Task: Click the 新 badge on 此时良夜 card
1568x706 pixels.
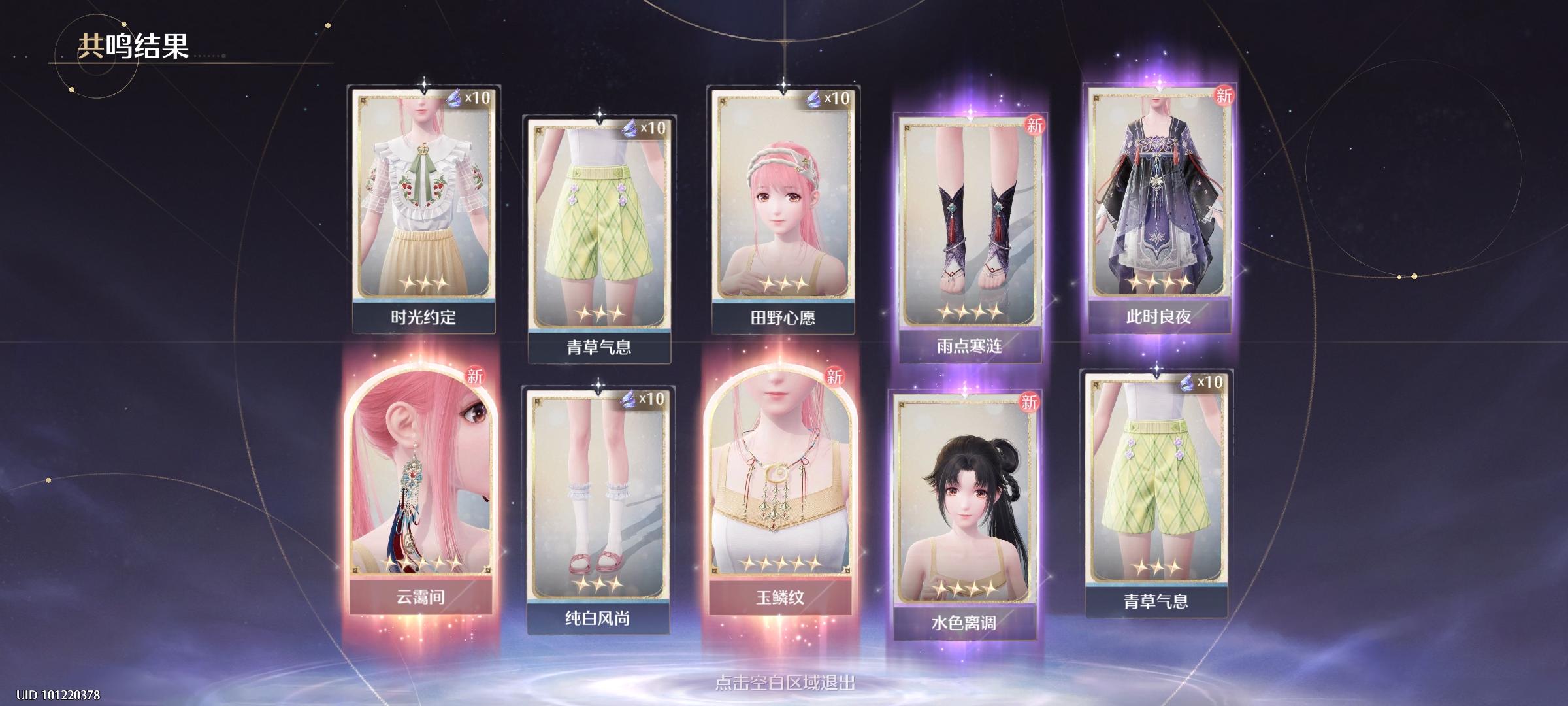Action: coord(1225,95)
